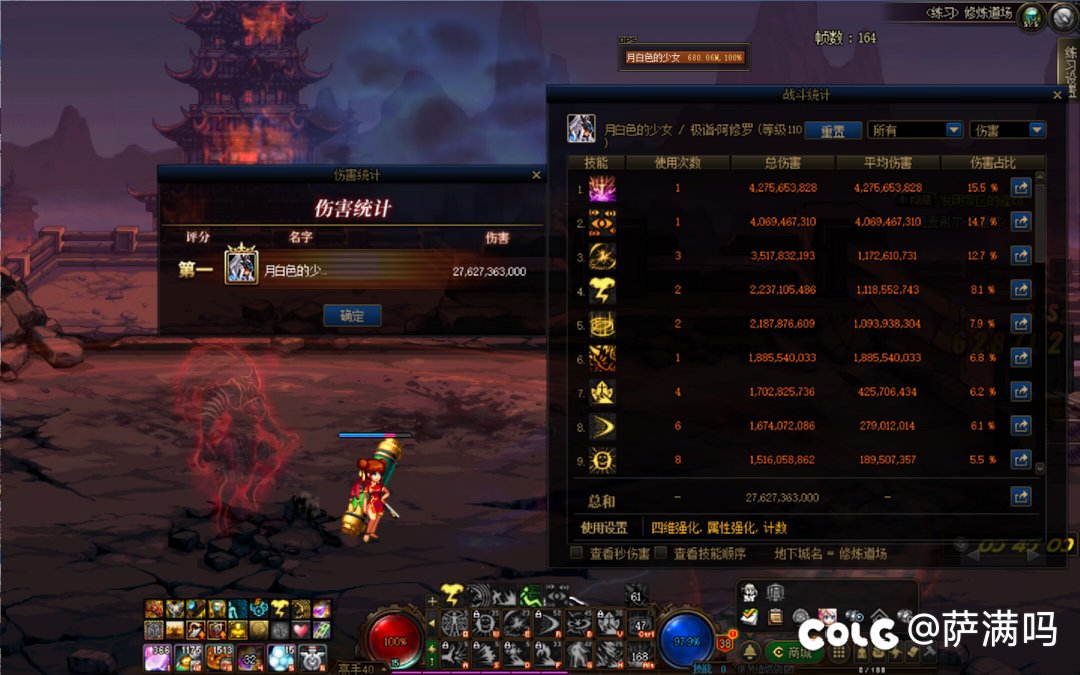Click the 重置 reset button
The image size is (1080, 675).
[x=833, y=131]
